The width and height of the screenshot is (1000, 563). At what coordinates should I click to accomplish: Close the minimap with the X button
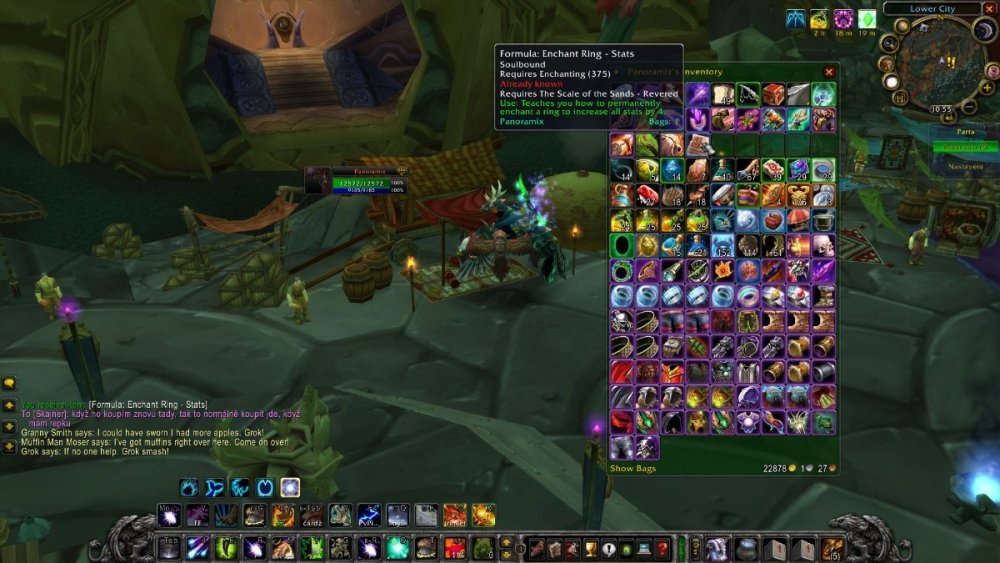coord(990,8)
